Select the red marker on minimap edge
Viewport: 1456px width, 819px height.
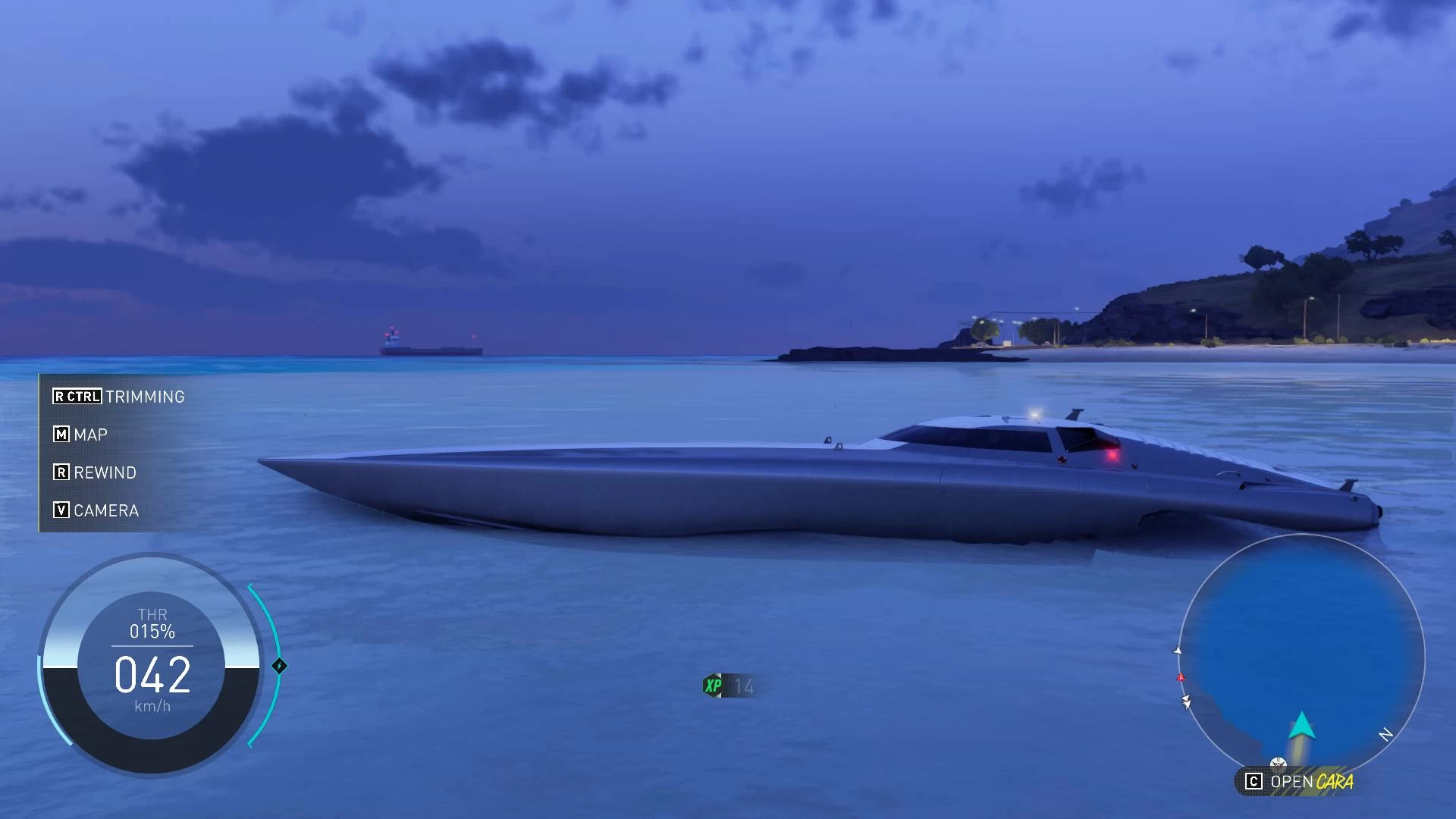tap(1180, 676)
